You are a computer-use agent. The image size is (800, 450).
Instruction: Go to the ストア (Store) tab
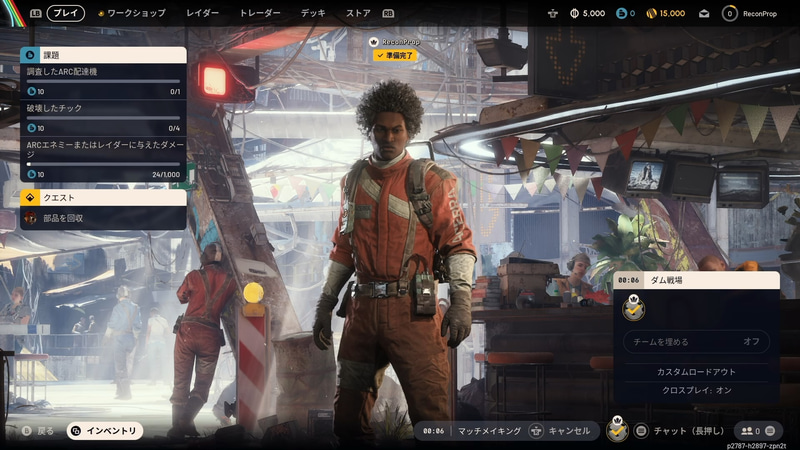pyautogui.click(x=358, y=14)
